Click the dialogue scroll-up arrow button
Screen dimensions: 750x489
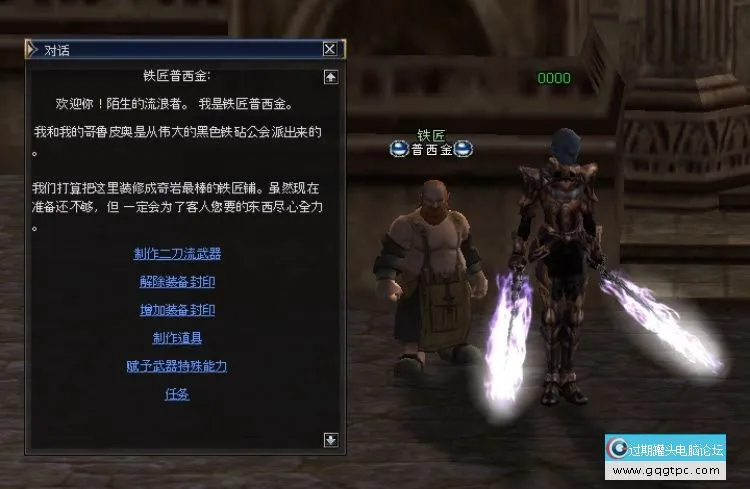click(x=331, y=76)
